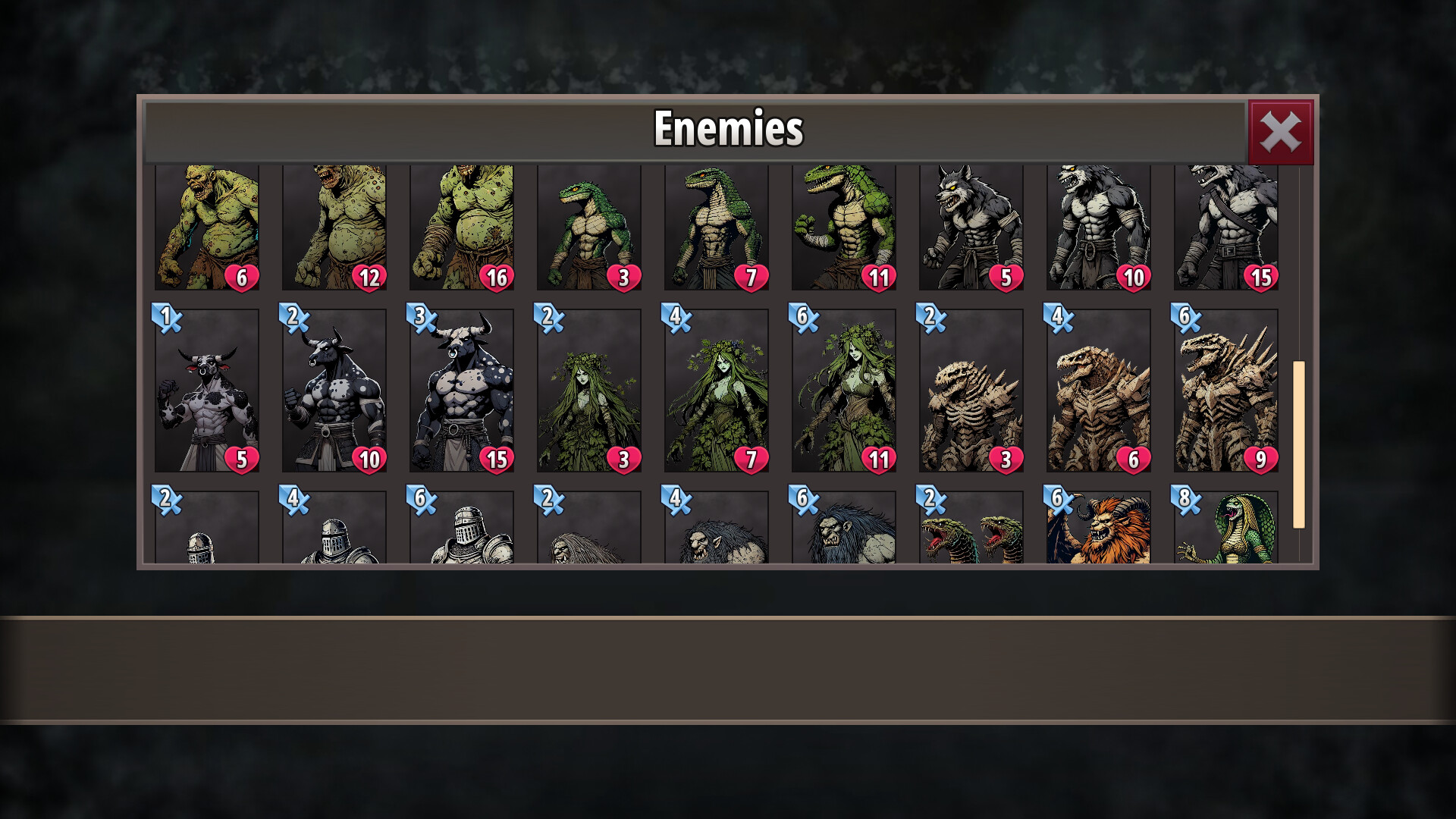
Task: Choose the minotaur card with 10 health
Action: 334,391
